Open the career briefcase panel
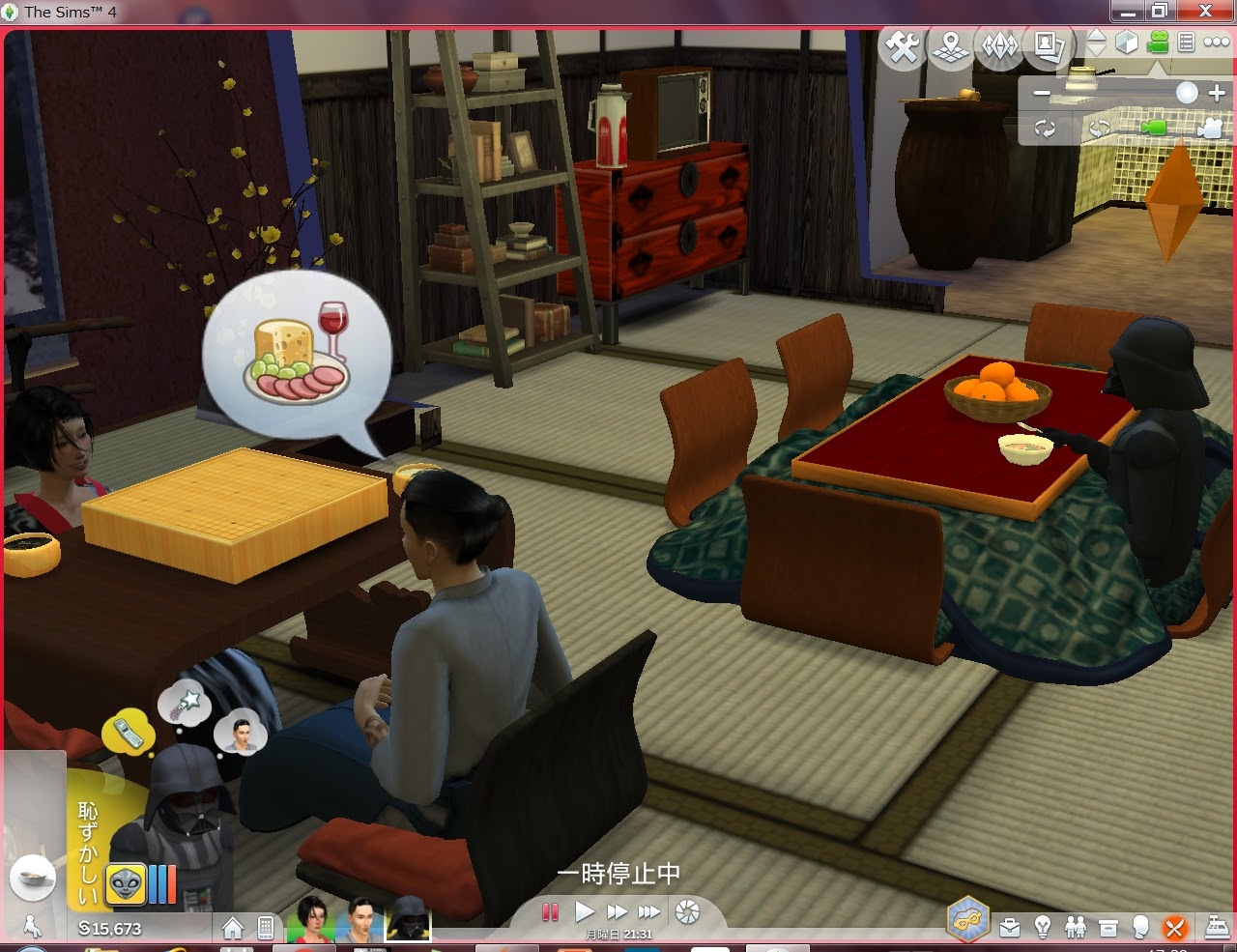The width and height of the screenshot is (1237, 952). tap(1010, 929)
